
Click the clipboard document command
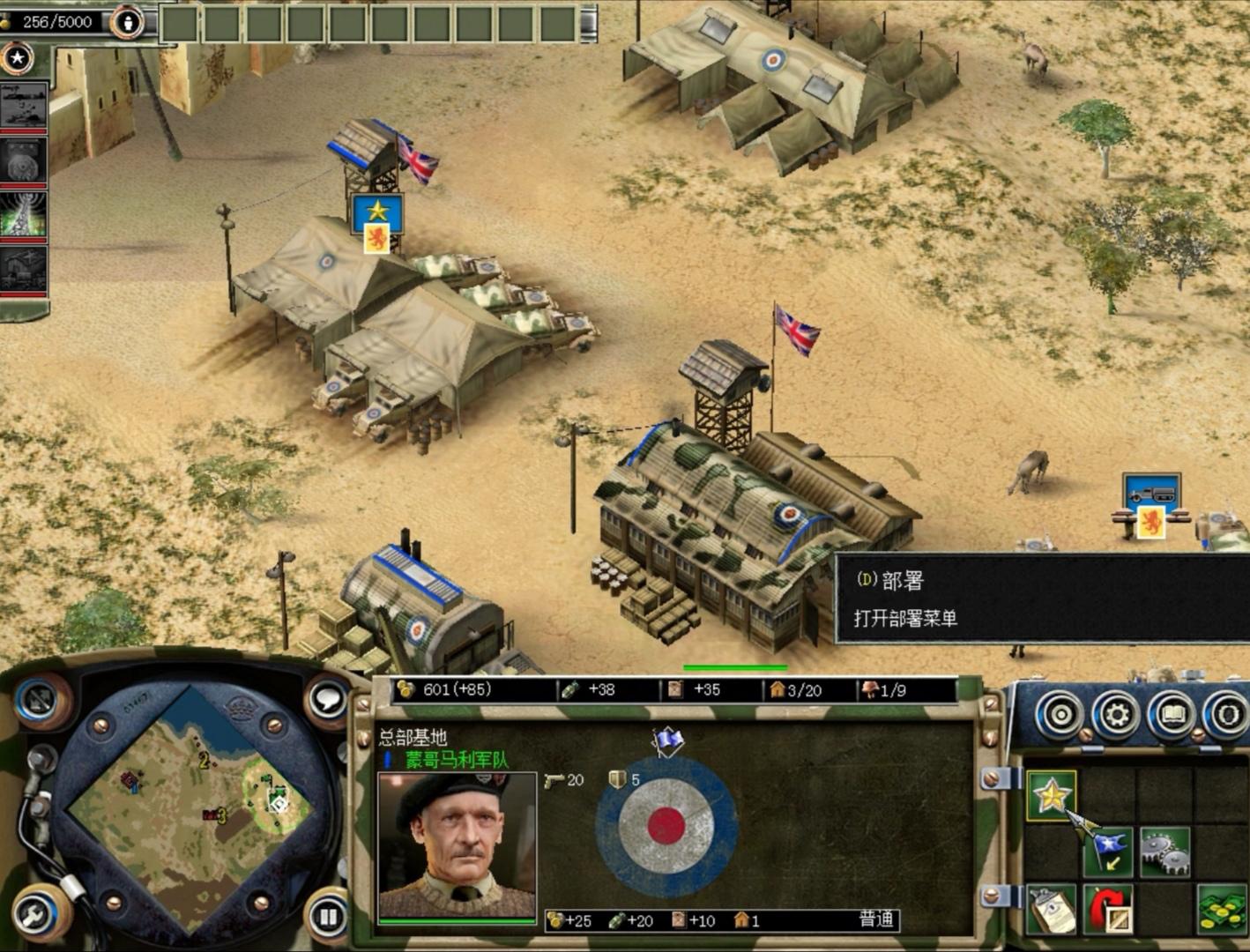tap(1052, 910)
